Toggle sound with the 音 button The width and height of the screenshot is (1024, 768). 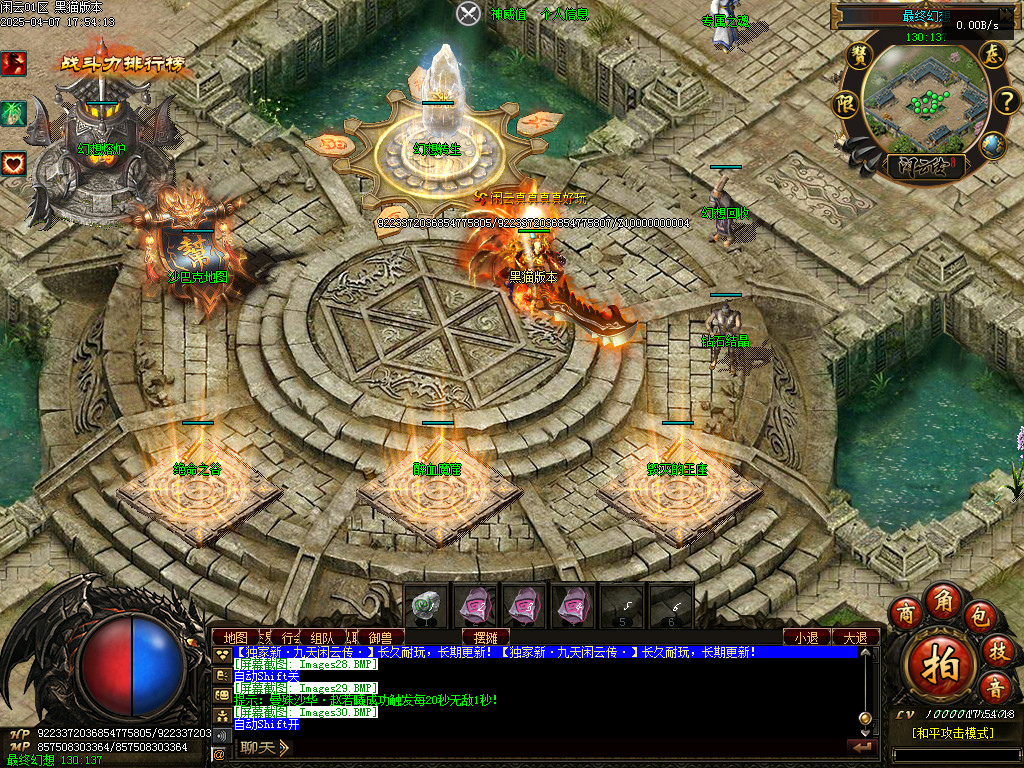tap(995, 688)
